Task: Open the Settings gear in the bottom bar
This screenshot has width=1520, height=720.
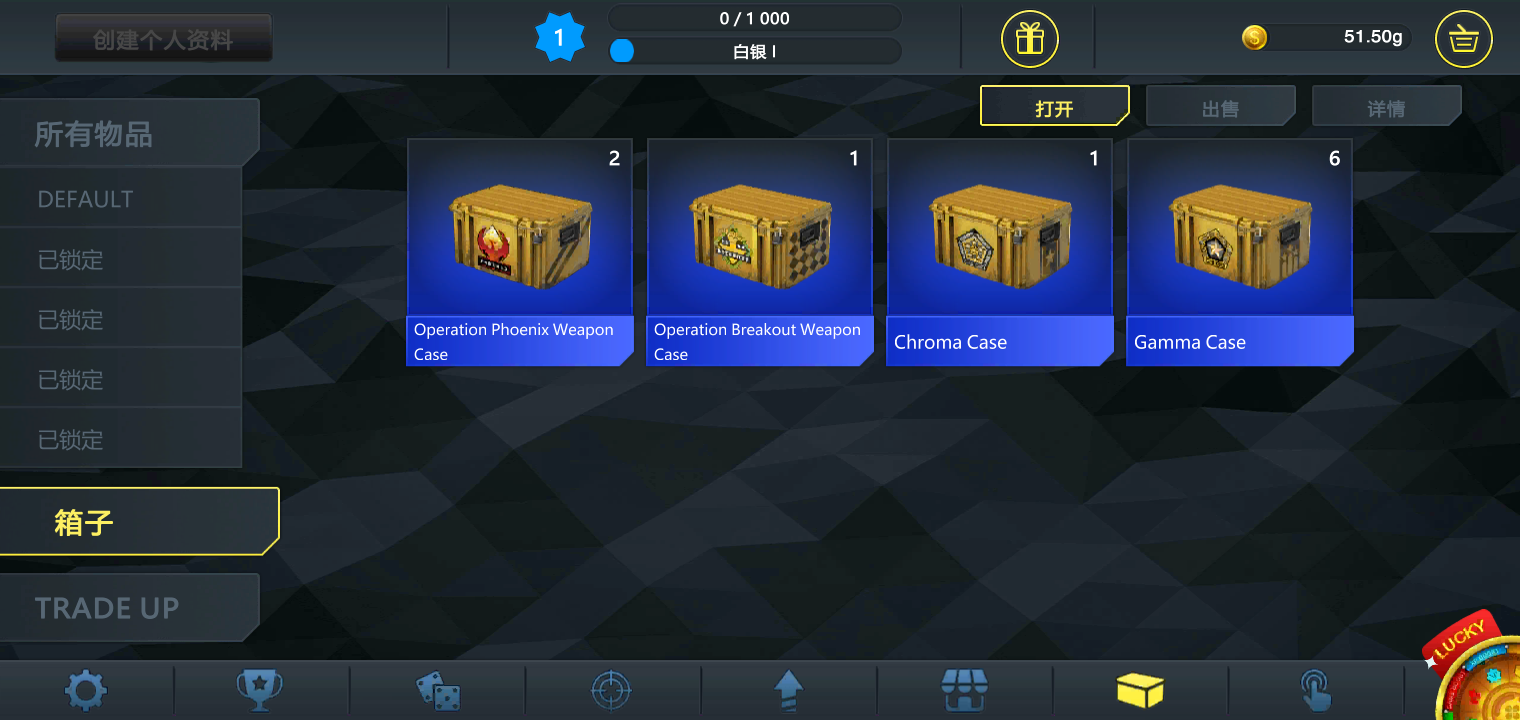Action: [85, 690]
